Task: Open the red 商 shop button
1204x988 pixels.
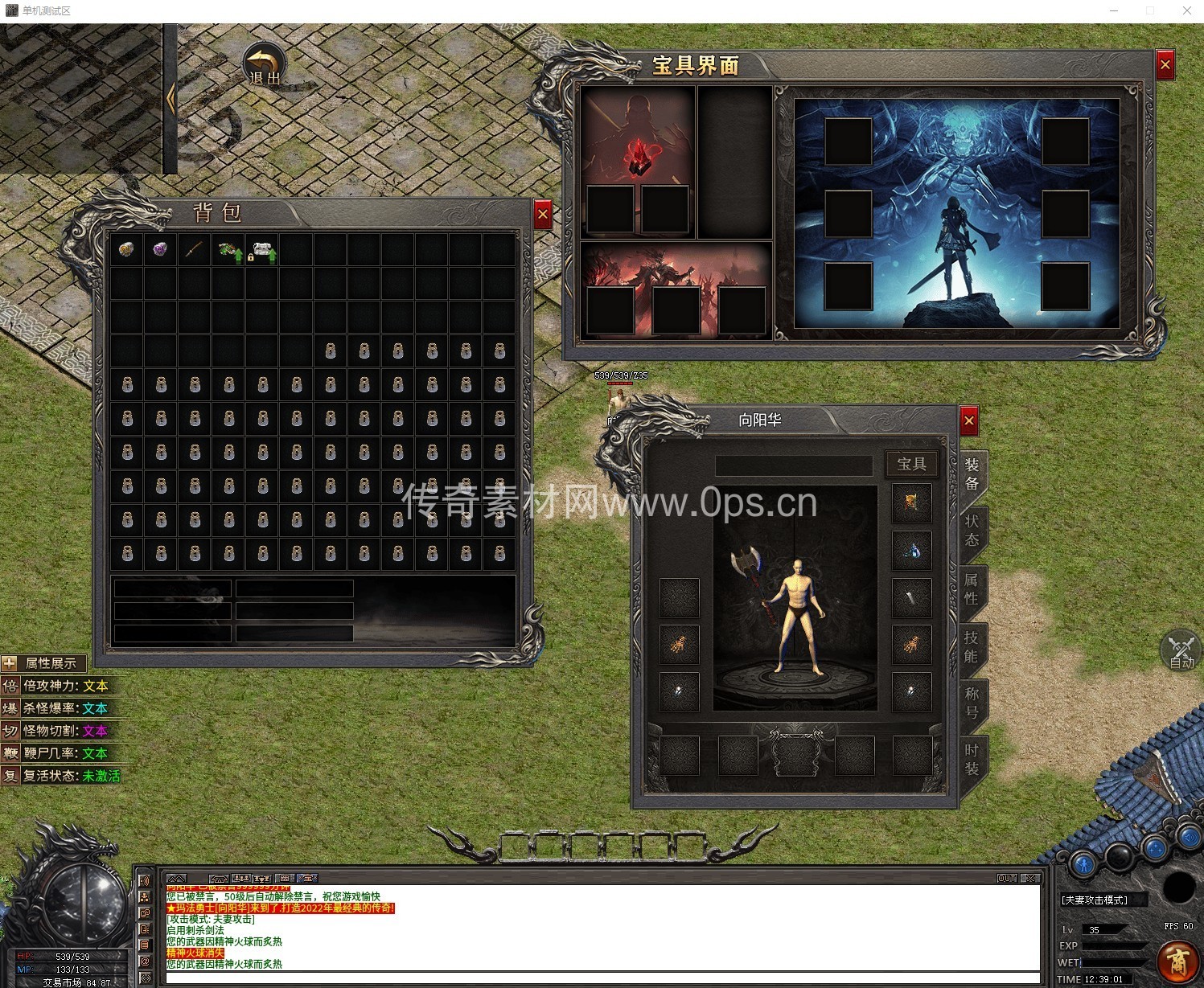Action: coord(1178,961)
